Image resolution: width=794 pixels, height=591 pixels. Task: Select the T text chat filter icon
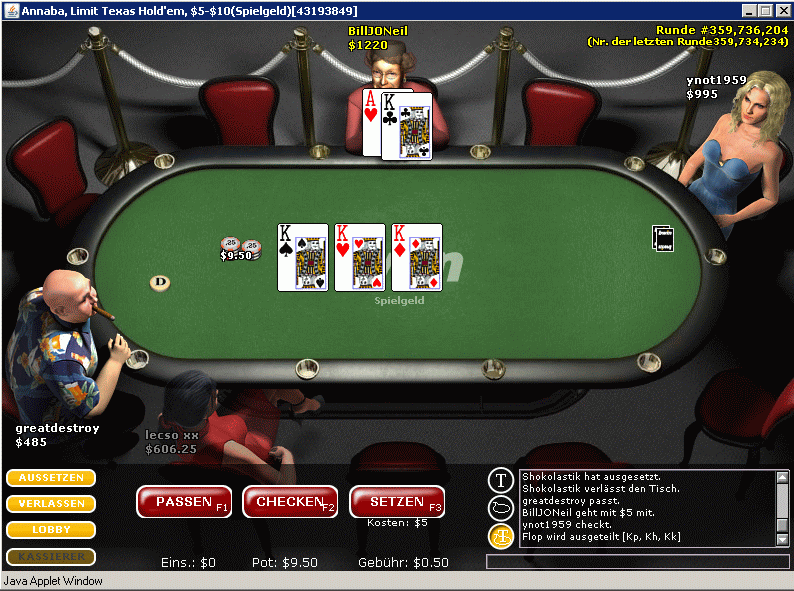[x=501, y=481]
